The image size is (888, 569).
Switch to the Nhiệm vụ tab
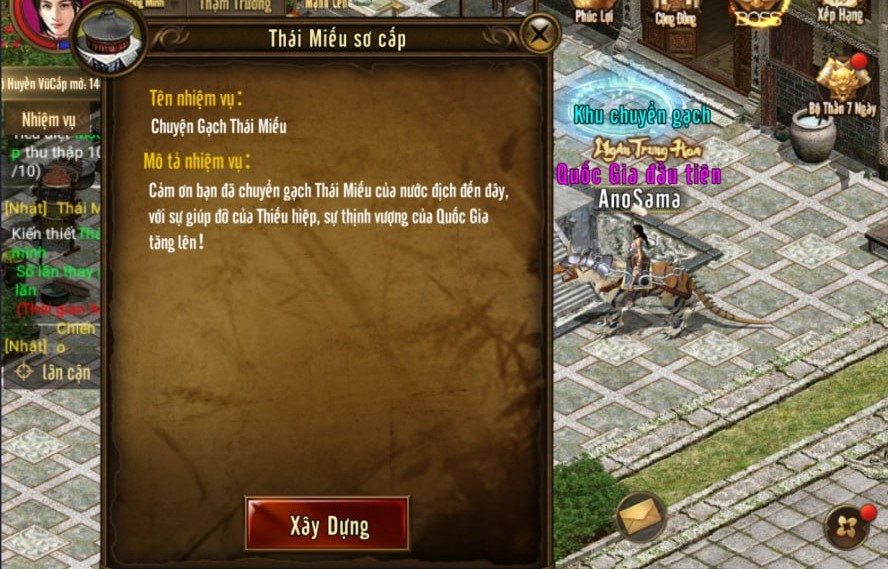click(x=48, y=120)
